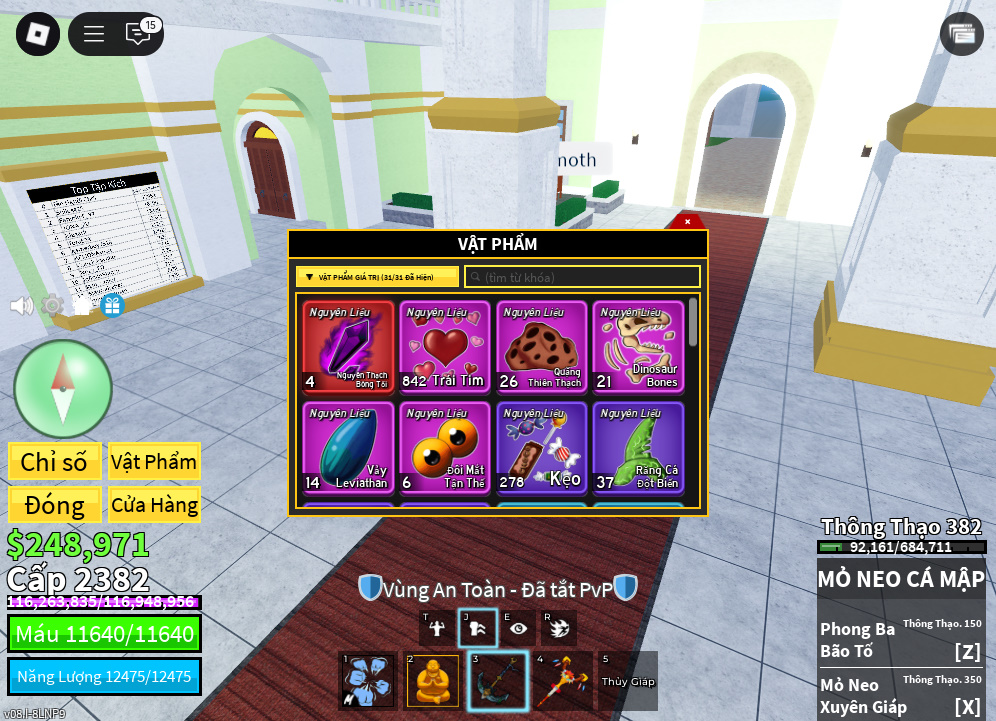Toggle the sound speaker icon

[21, 305]
